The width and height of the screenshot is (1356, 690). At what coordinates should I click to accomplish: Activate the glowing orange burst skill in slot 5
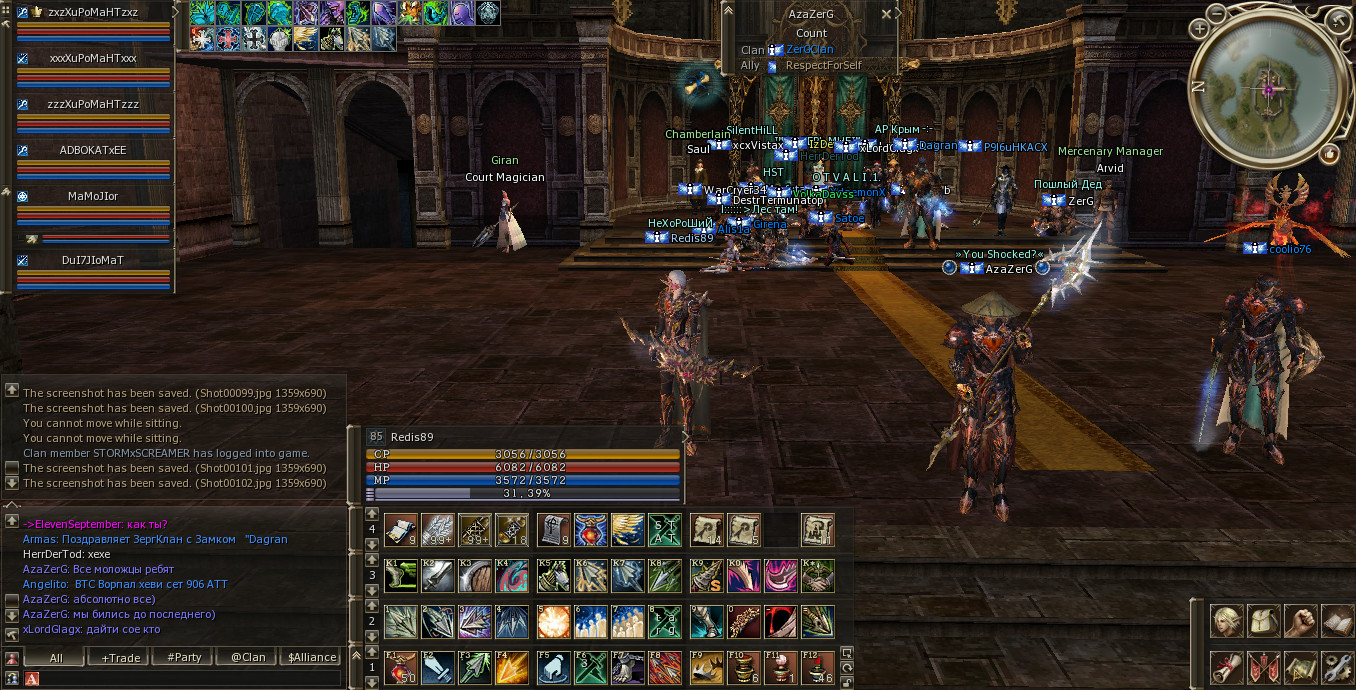(553, 621)
